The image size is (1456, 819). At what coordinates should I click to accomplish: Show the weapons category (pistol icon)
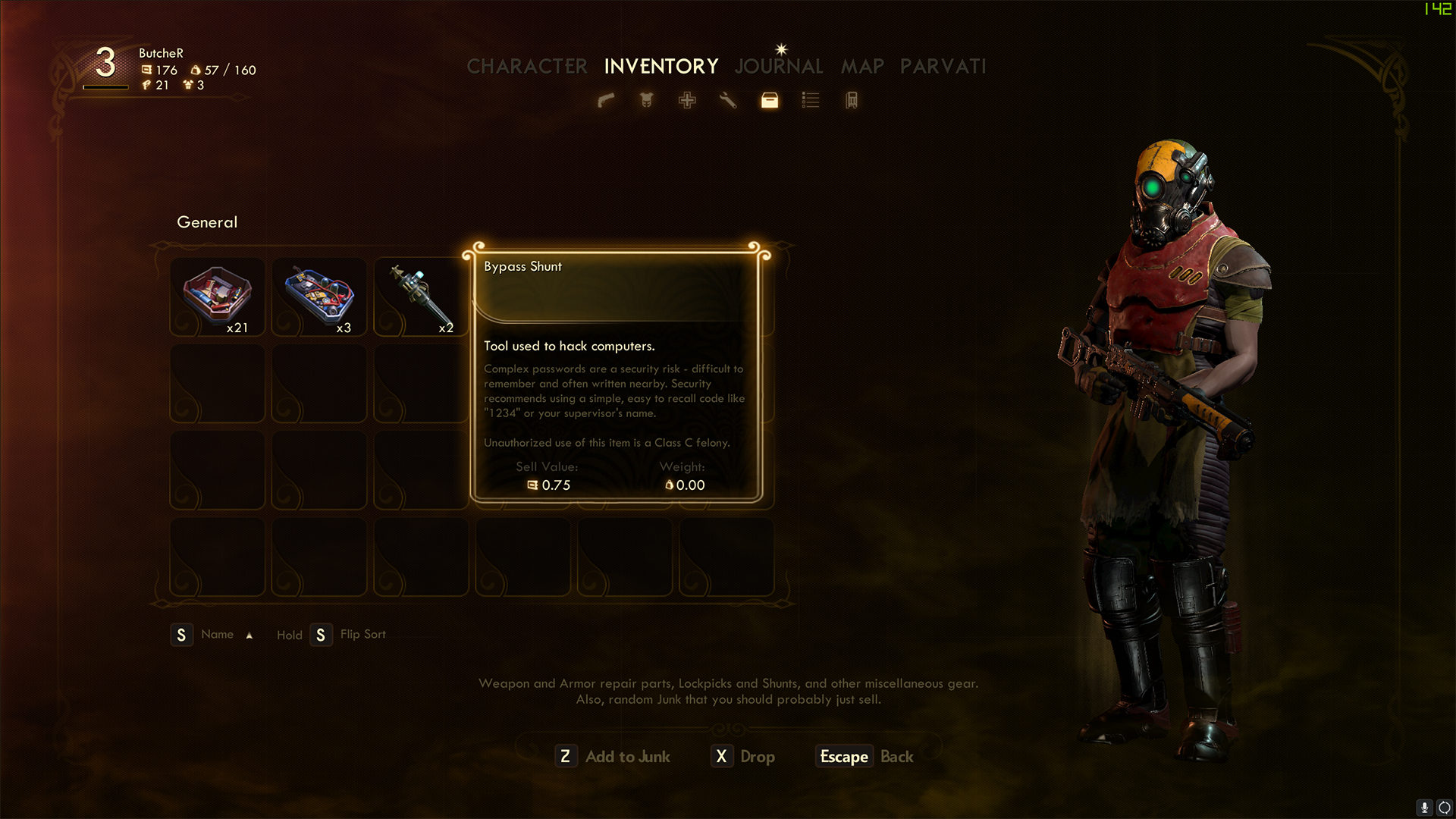606,100
